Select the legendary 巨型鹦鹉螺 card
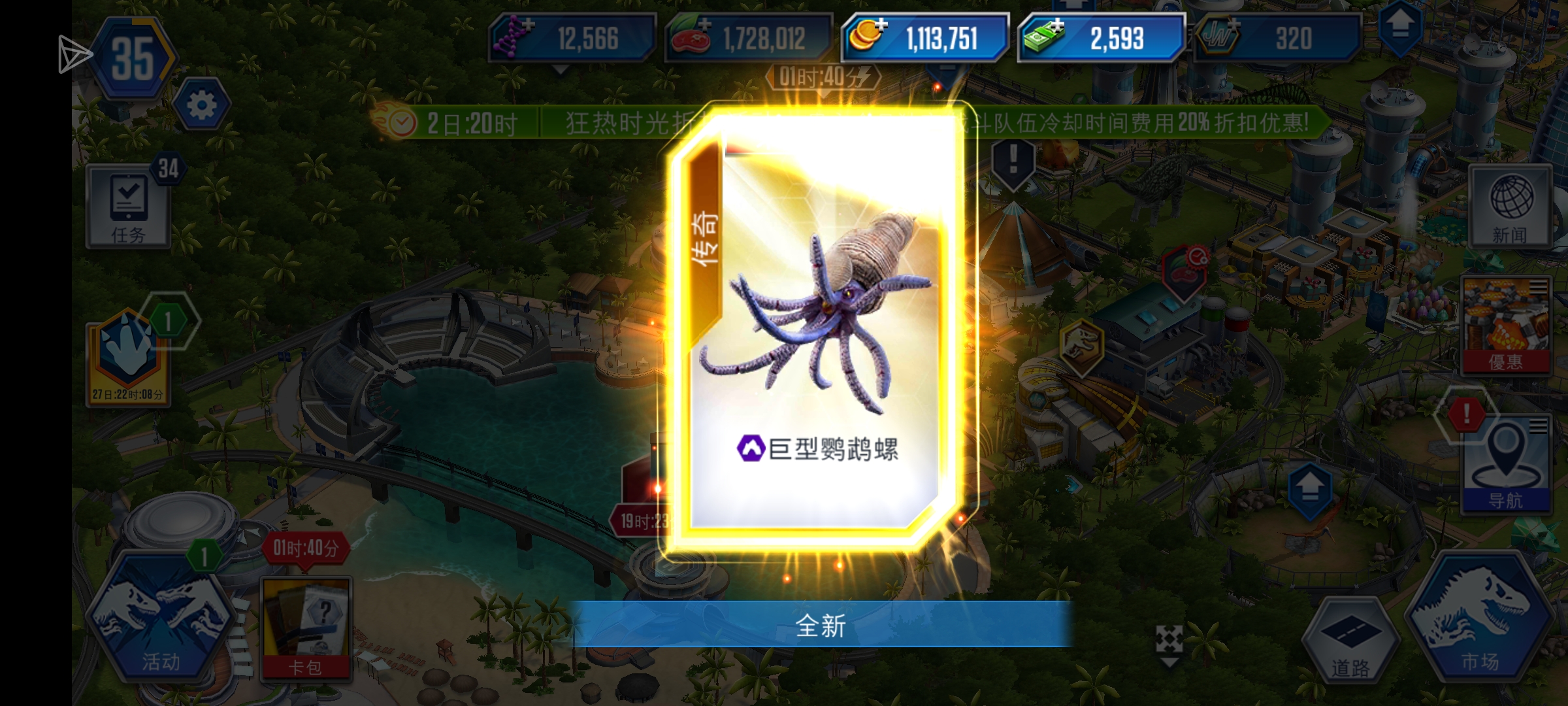The width and height of the screenshot is (1568, 706). point(817,340)
